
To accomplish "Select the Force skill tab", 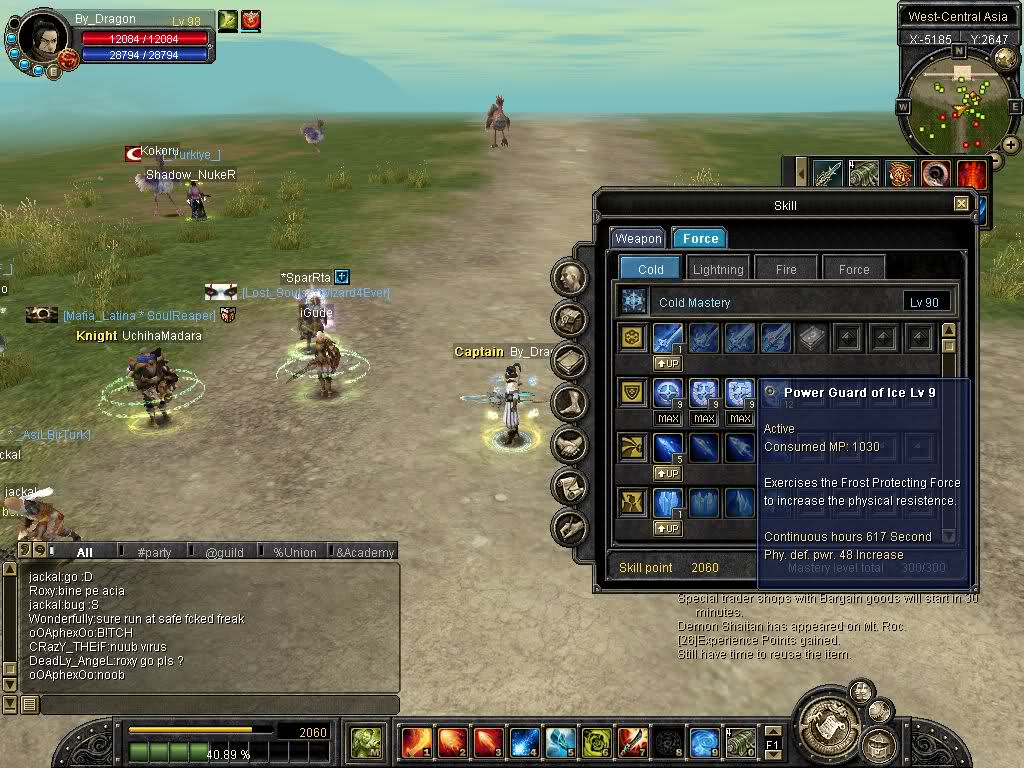I will [700, 239].
